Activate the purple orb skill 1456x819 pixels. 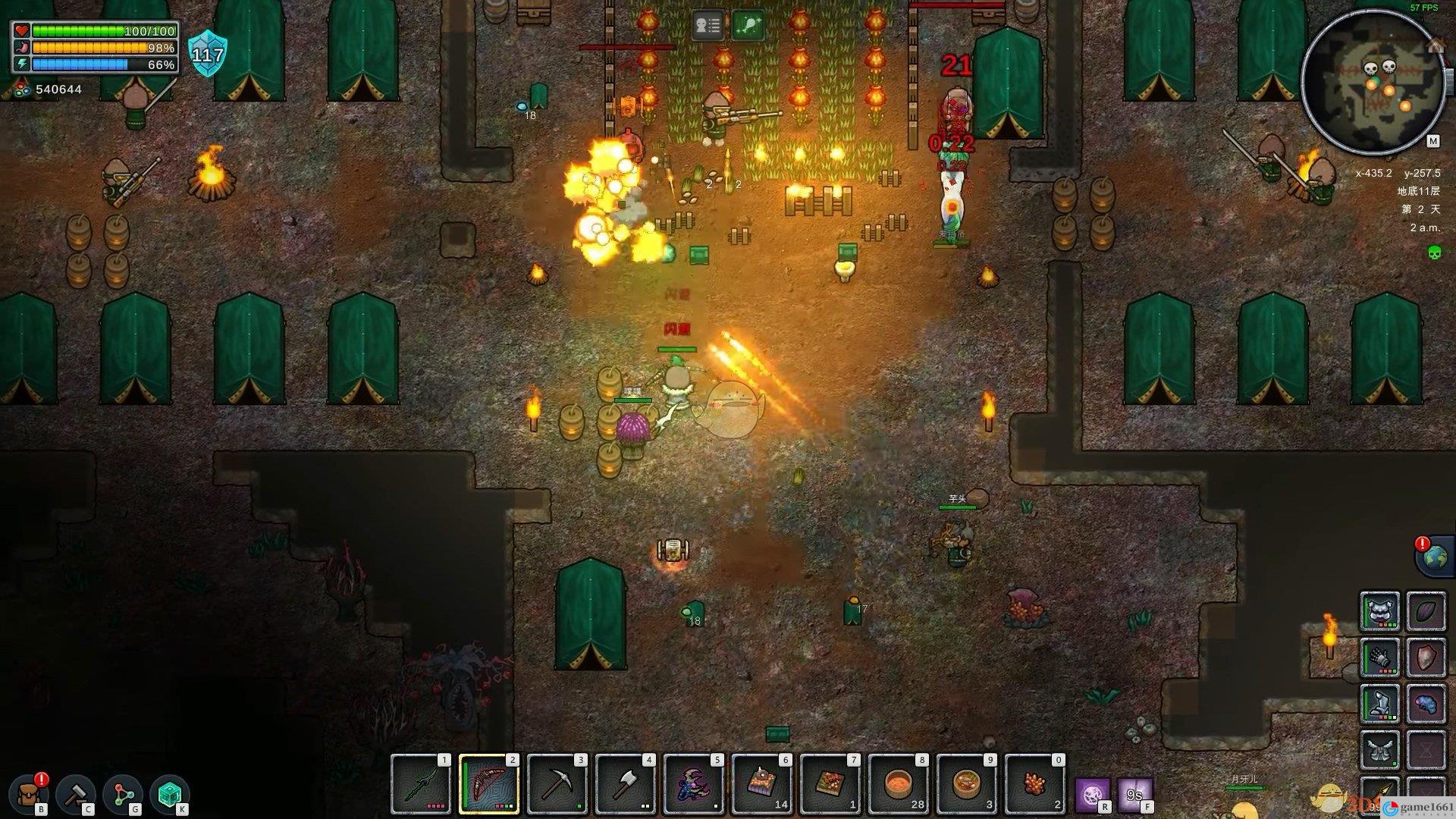coord(1093,795)
